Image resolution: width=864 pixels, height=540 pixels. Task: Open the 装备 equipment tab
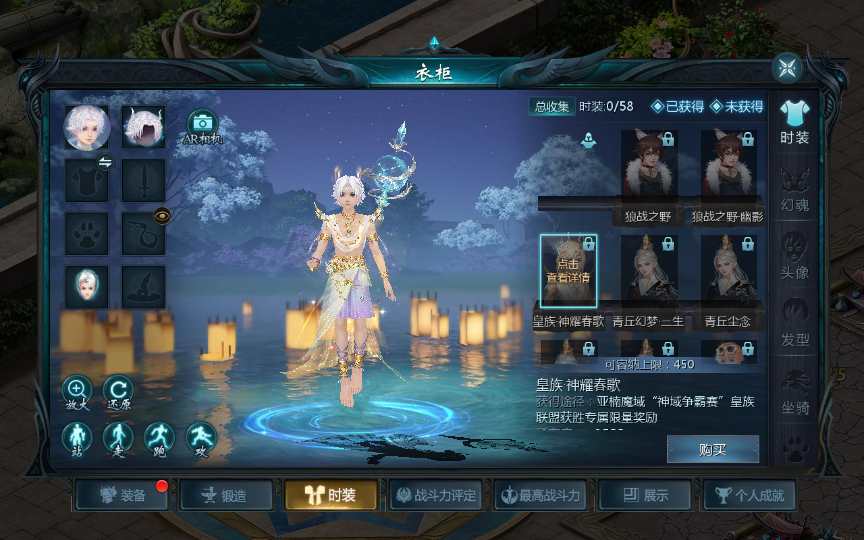123,495
